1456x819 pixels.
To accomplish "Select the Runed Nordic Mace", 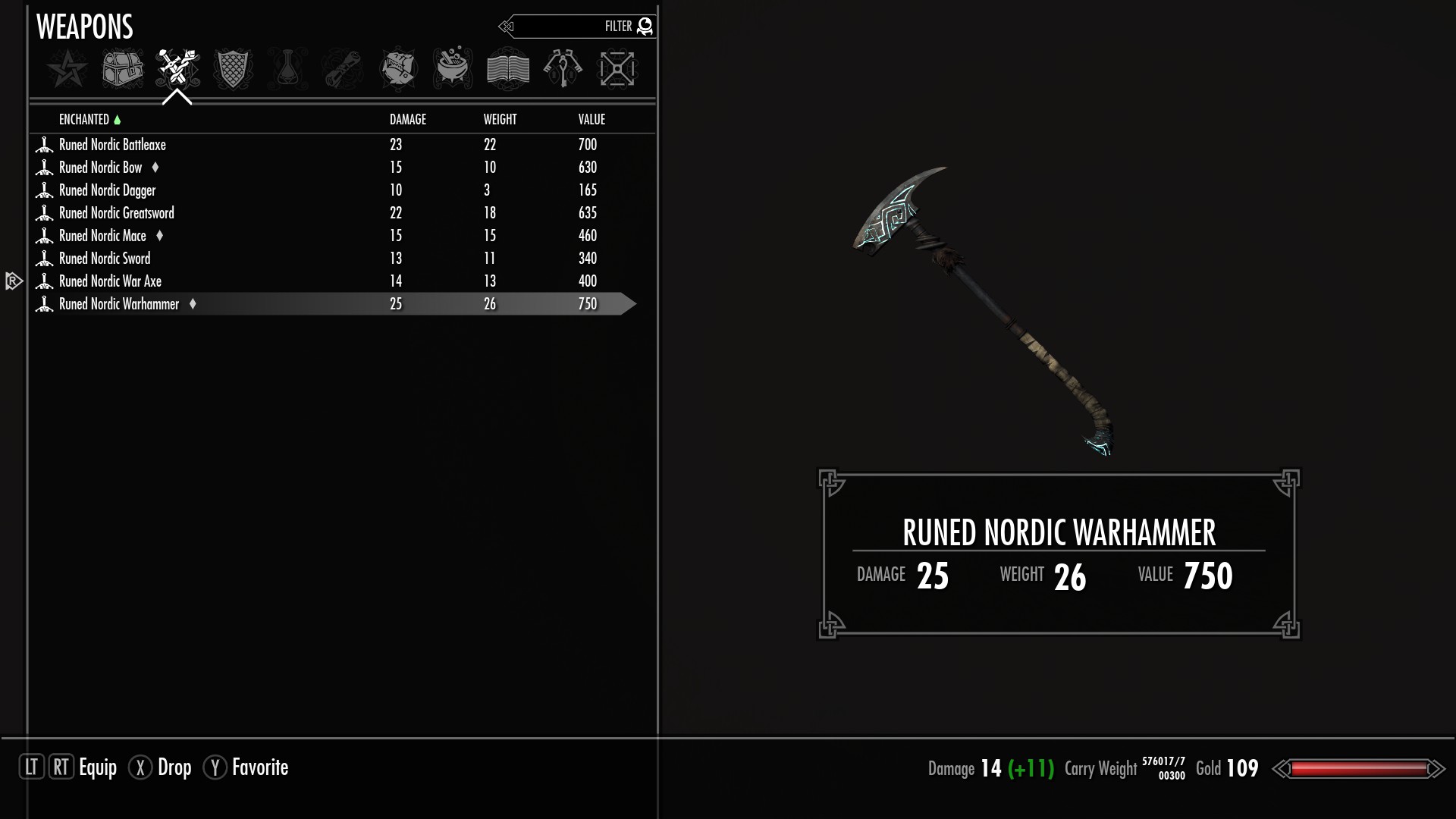I will coord(102,236).
